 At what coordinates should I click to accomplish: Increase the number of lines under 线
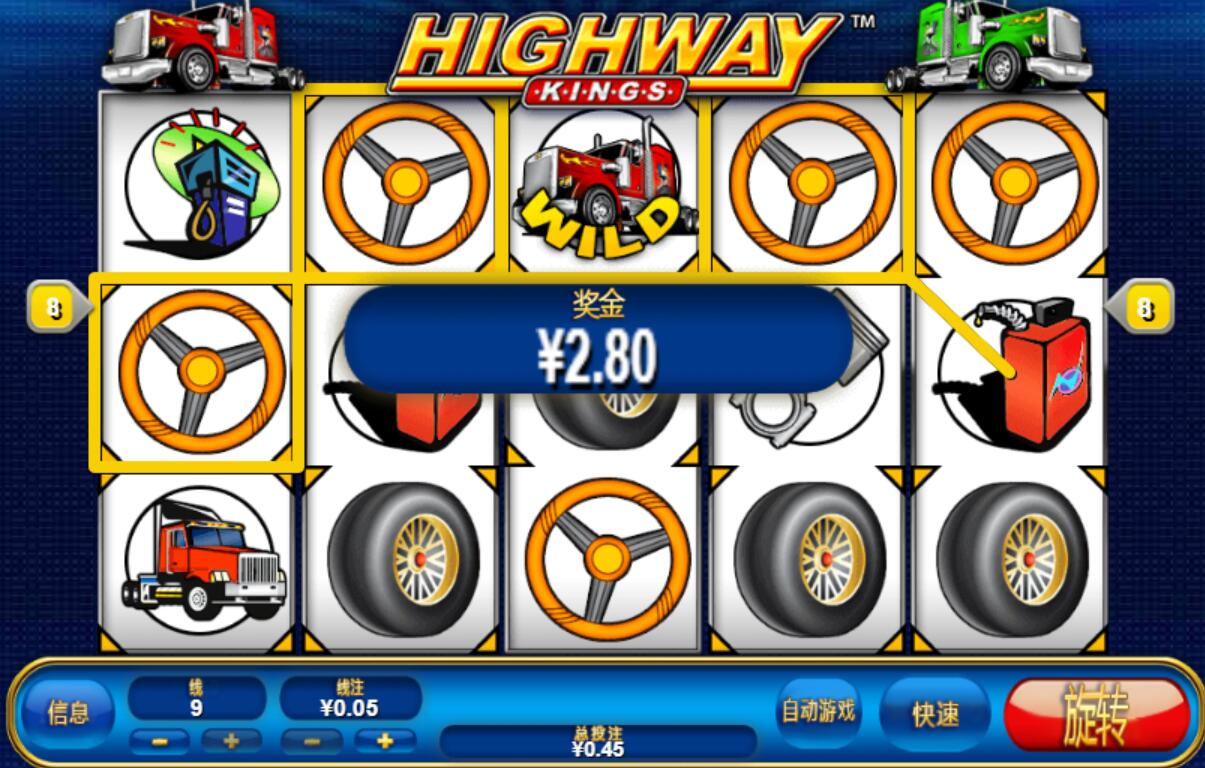(x=231, y=741)
